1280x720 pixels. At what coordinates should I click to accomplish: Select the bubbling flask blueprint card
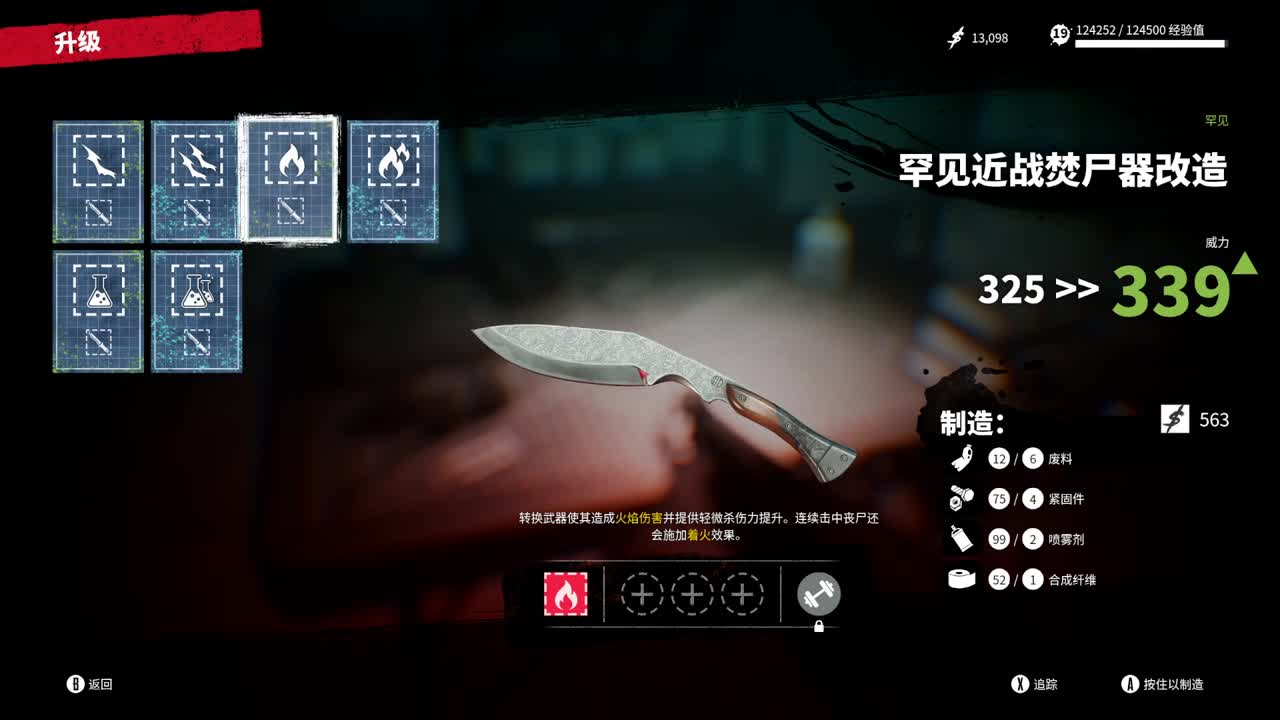click(196, 310)
